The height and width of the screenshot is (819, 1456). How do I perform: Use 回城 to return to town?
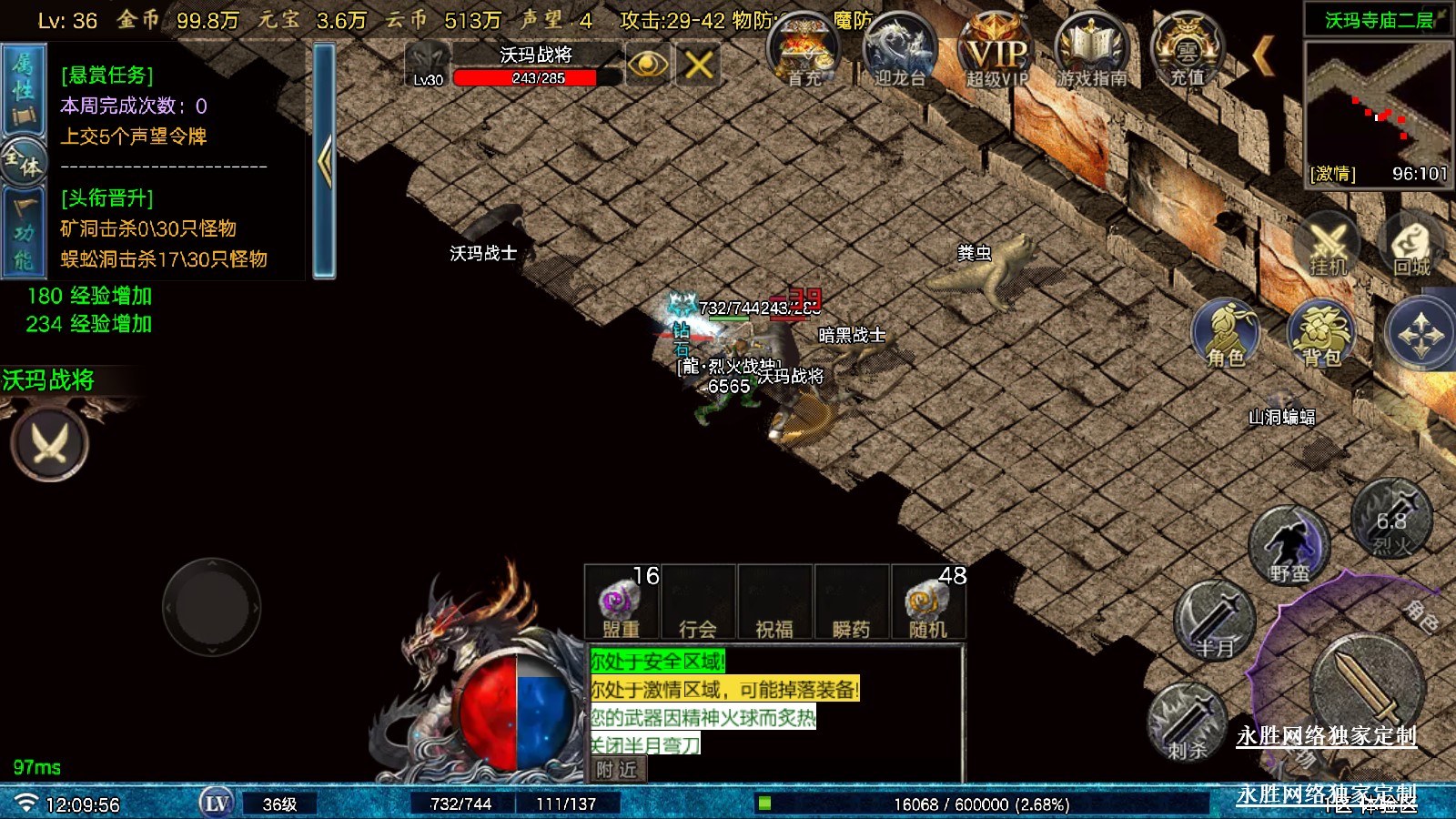pyautogui.click(x=1411, y=246)
